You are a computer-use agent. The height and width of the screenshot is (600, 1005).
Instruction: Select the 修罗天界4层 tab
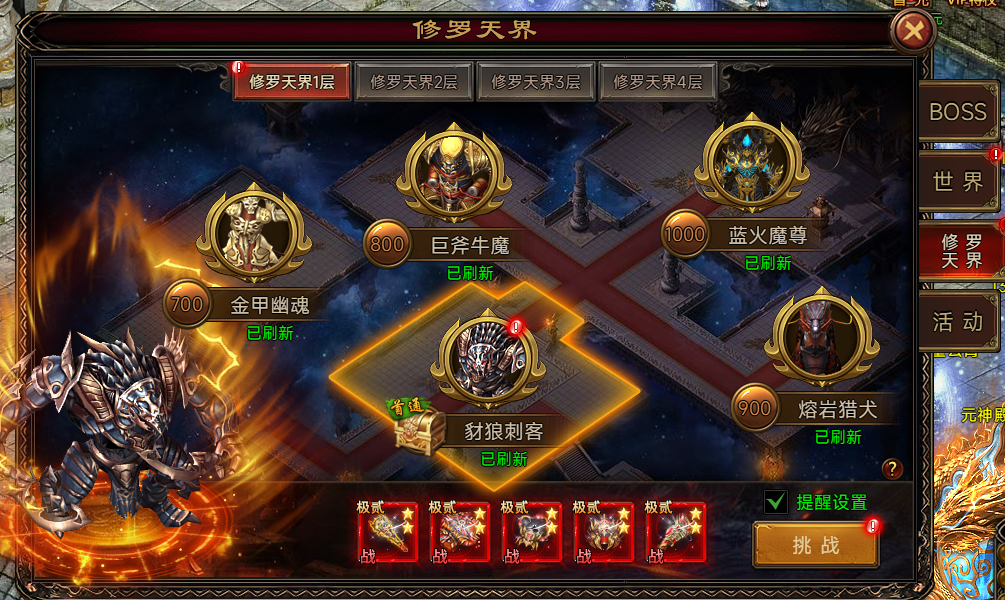pyautogui.click(x=657, y=82)
